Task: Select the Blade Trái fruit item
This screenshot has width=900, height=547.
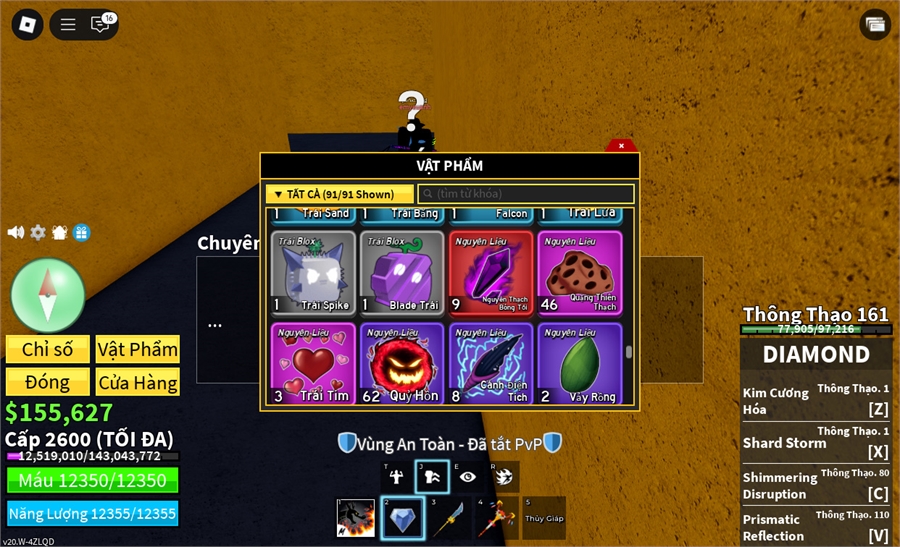Action: [402, 274]
